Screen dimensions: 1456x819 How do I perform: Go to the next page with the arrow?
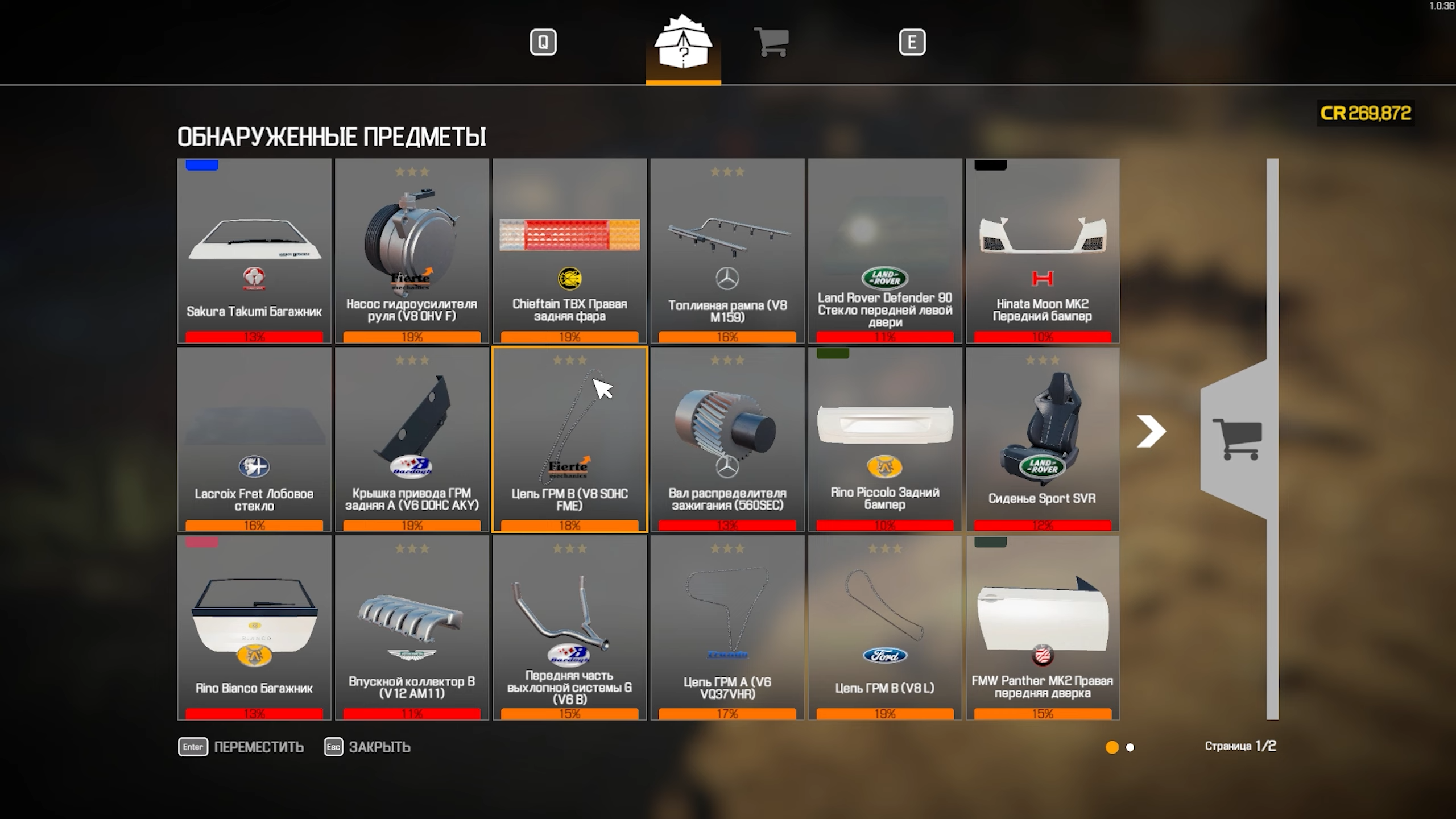(x=1151, y=431)
